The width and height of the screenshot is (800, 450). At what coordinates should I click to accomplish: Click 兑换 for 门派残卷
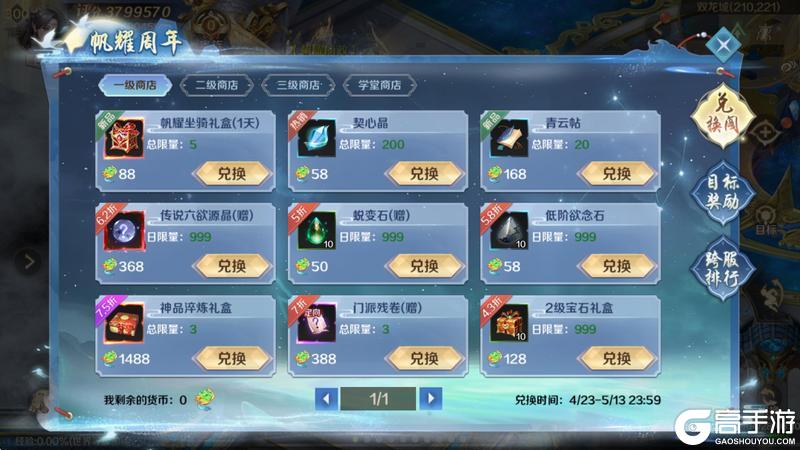(424, 358)
